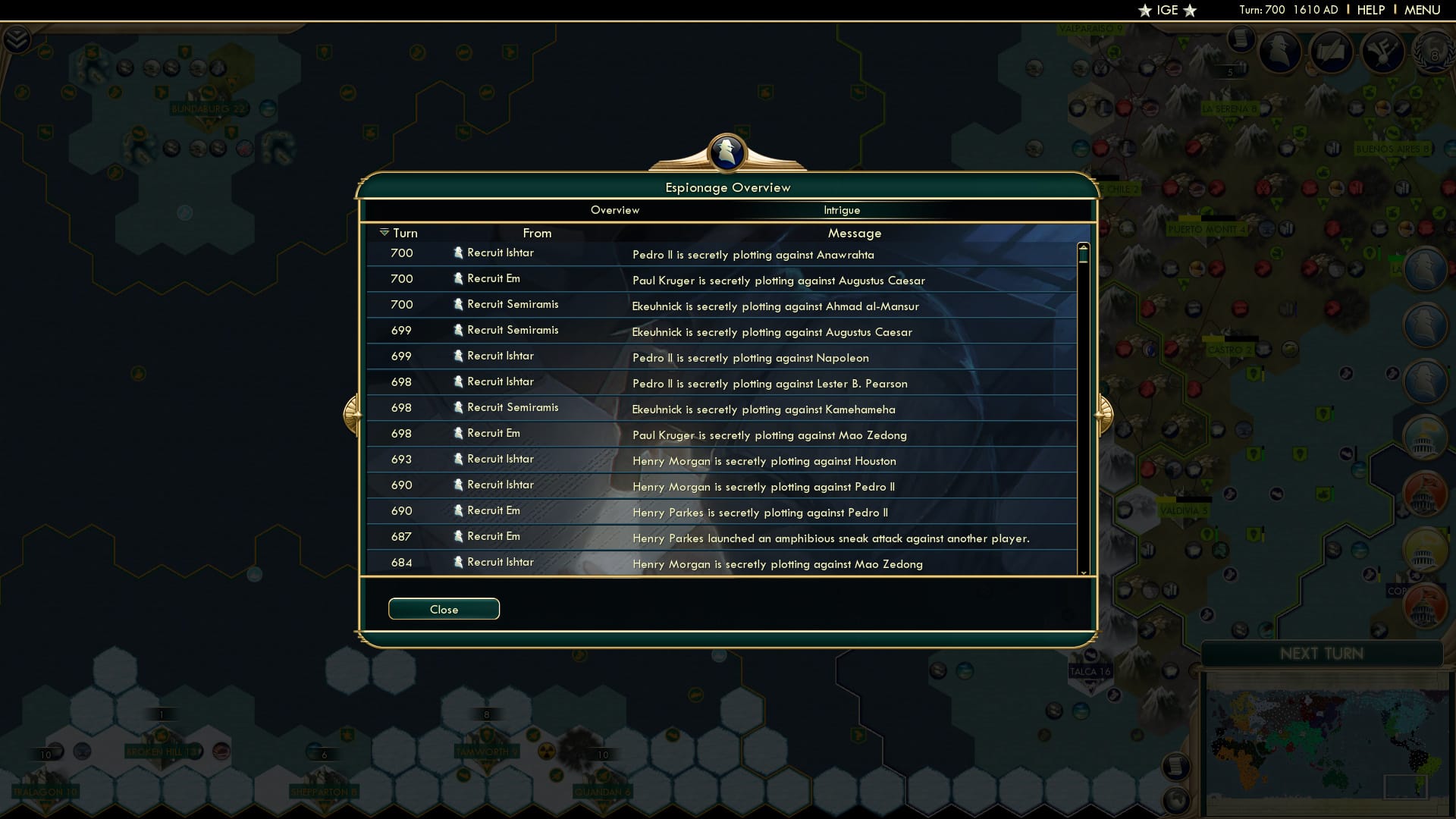Open HELP from the top bar
Screen dimensions: 1456x819
[1372, 10]
